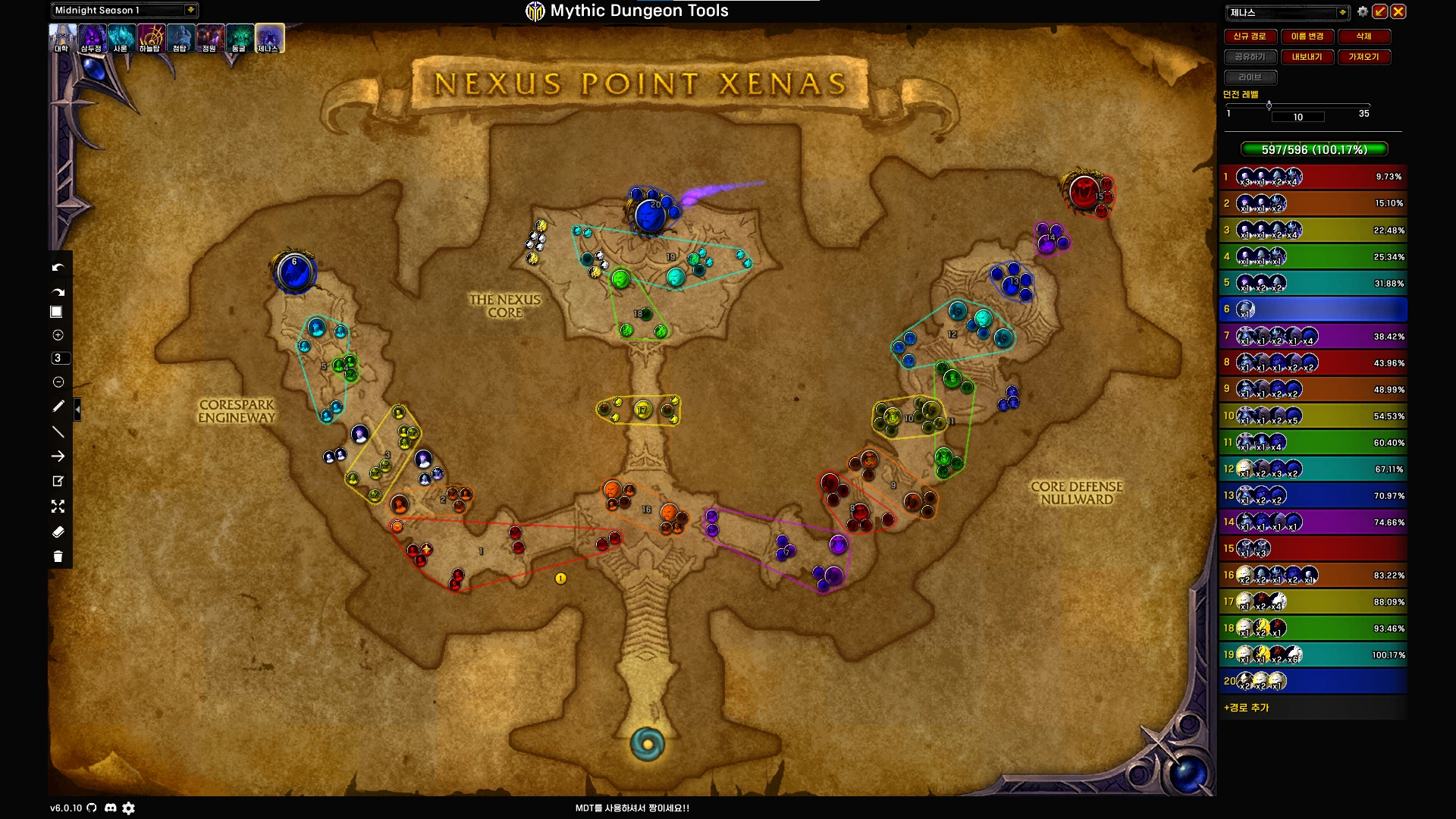1456x819 pixels.
Task: Choose the 동굴 dungeon tab
Action: pyautogui.click(x=239, y=38)
